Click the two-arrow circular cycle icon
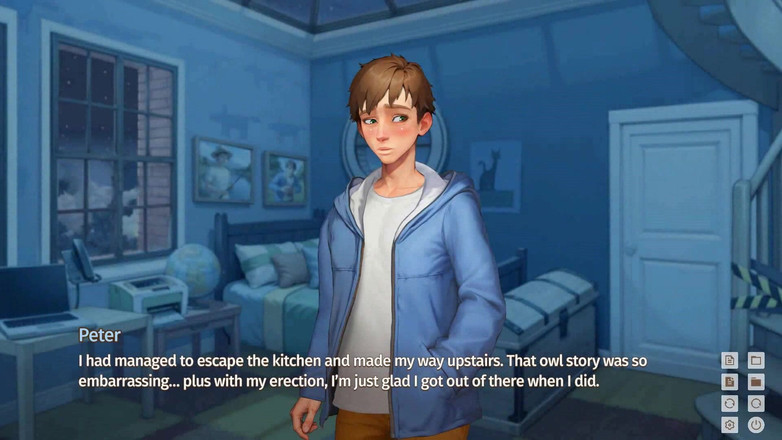 pos(730,404)
